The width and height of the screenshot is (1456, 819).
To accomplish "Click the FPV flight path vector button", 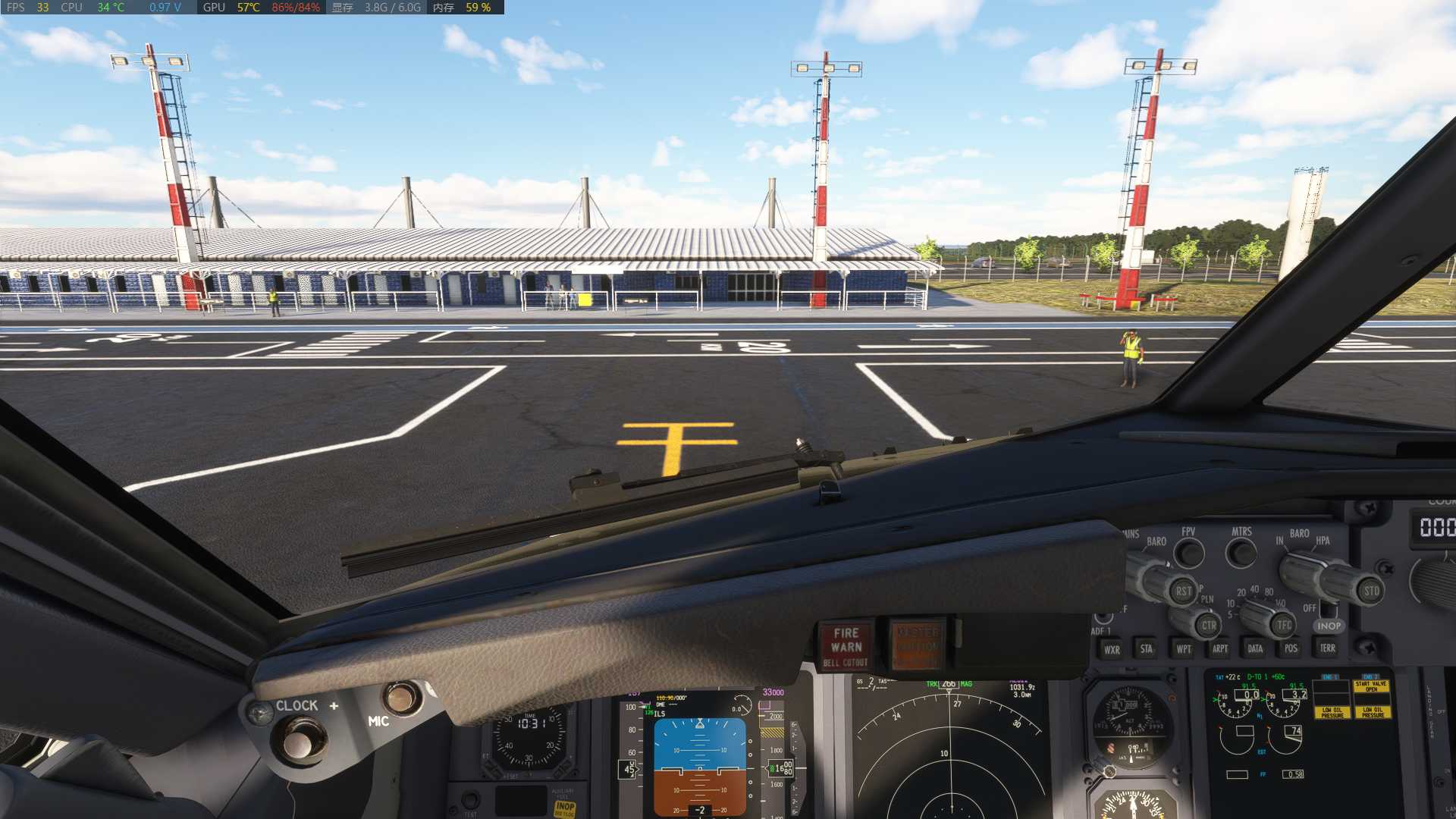I will pos(1189,554).
